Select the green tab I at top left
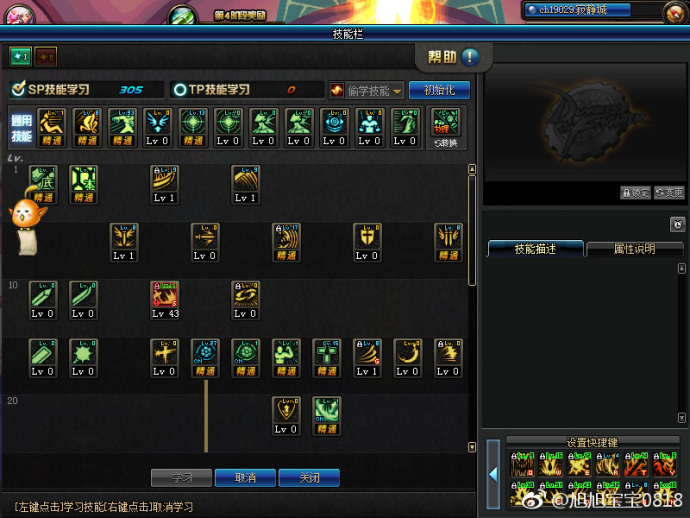The image size is (690, 518). tap(20, 56)
